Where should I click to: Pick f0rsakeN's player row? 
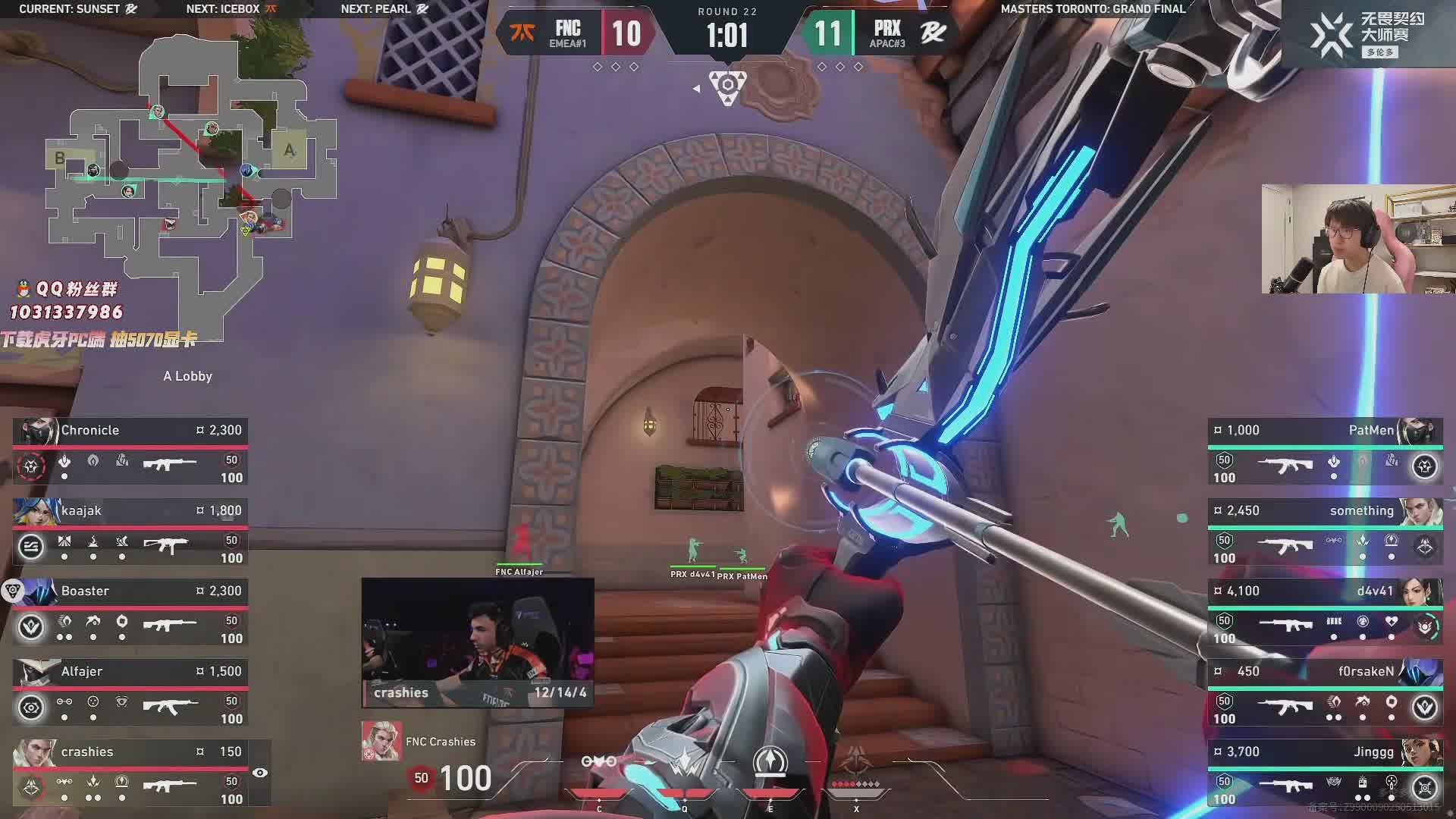click(x=1325, y=693)
